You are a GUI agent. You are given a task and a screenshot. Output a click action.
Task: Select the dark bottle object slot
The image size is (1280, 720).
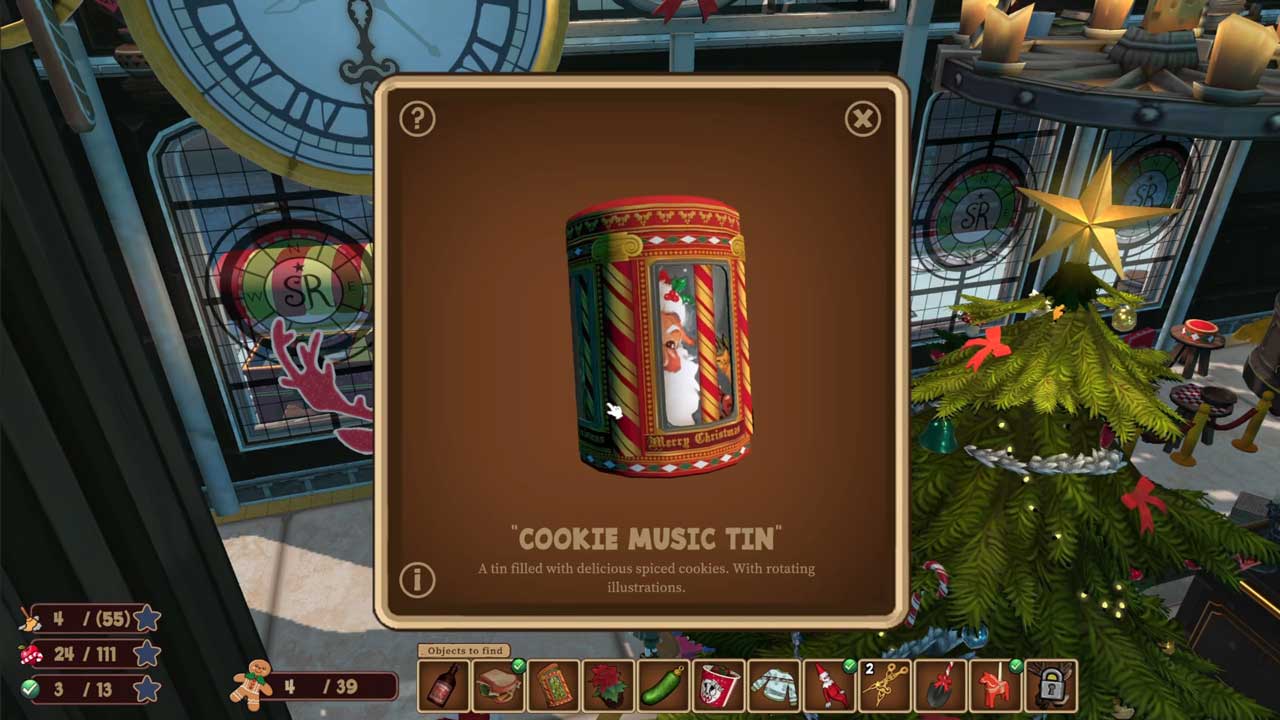point(443,686)
